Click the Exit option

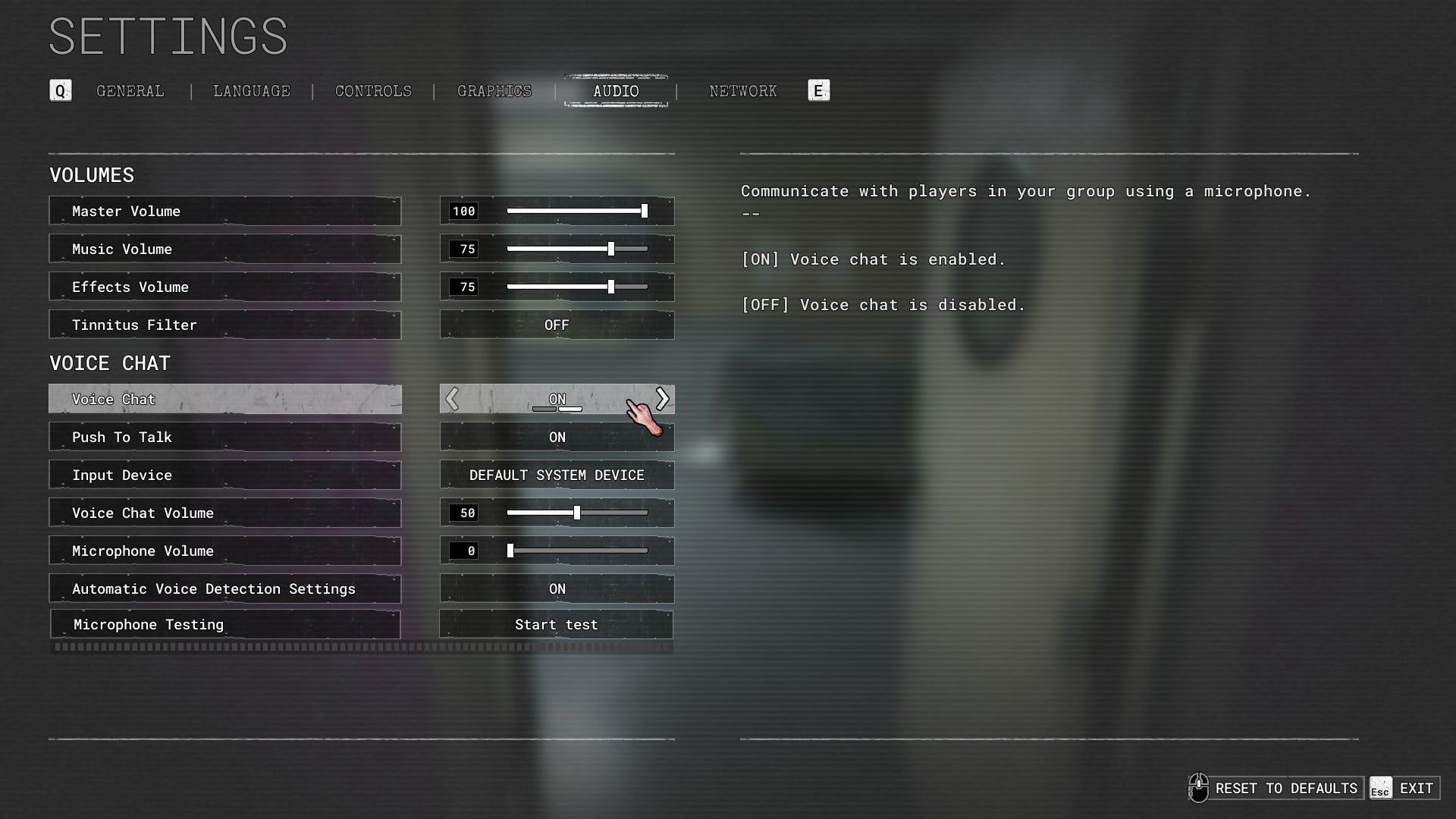click(x=1416, y=788)
